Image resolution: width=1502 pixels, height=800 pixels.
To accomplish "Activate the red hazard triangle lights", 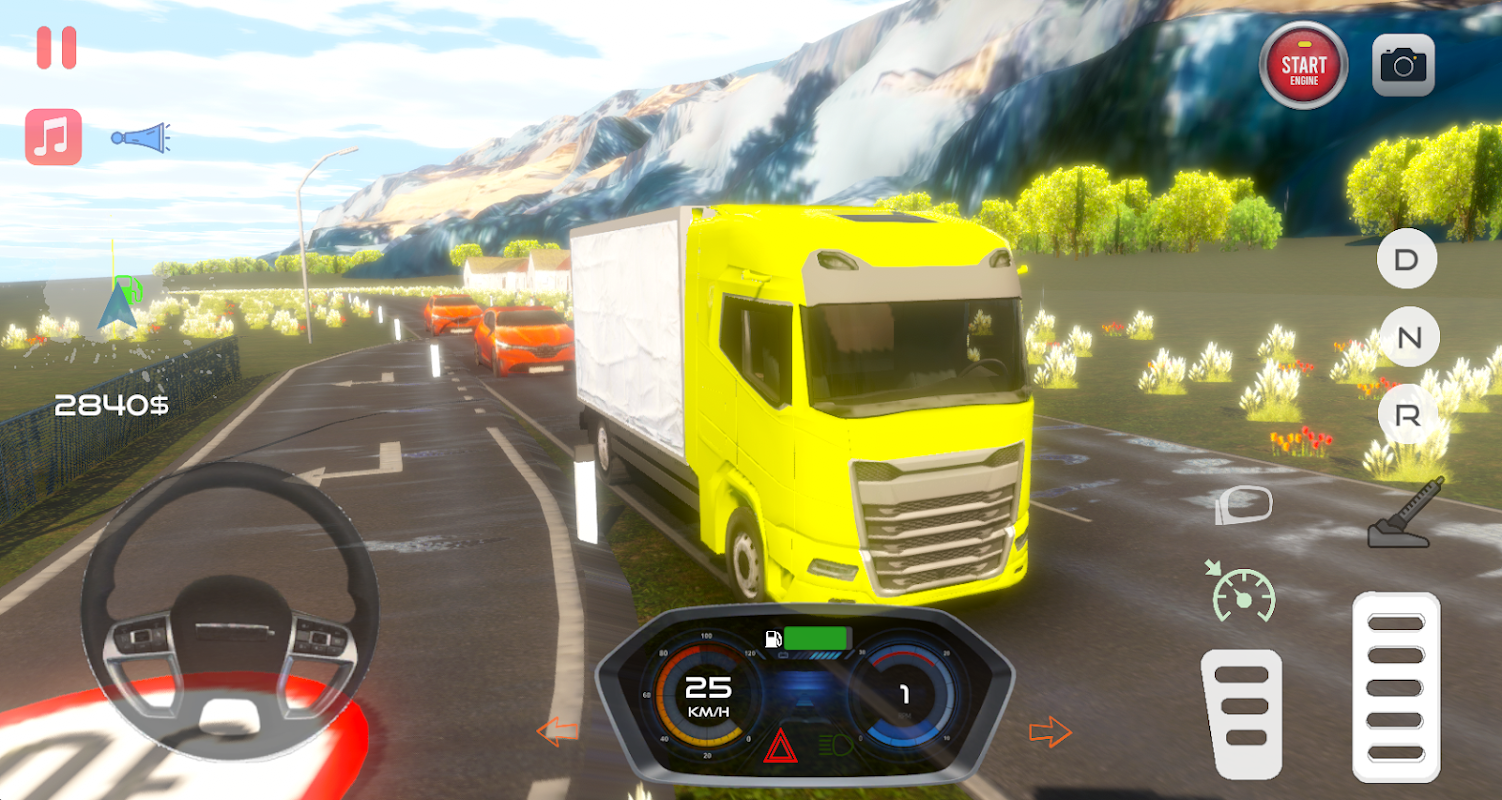I will coord(779,746).
